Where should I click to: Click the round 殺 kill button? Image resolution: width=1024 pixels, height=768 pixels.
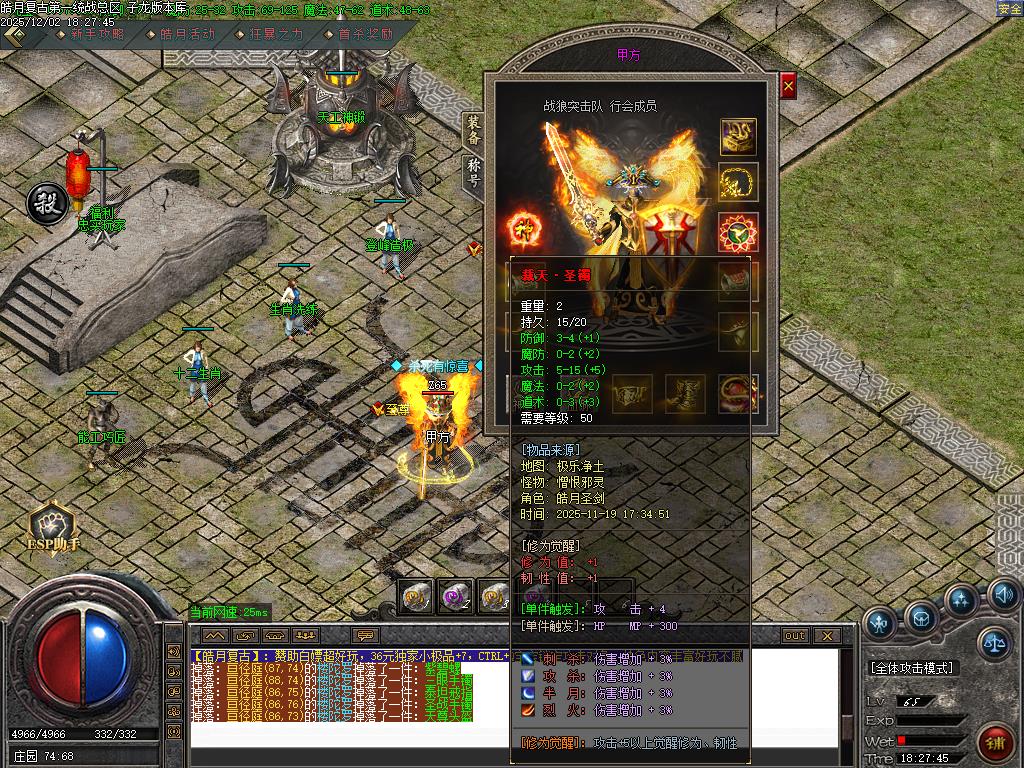pyautogui.click(x=46, y=202)
